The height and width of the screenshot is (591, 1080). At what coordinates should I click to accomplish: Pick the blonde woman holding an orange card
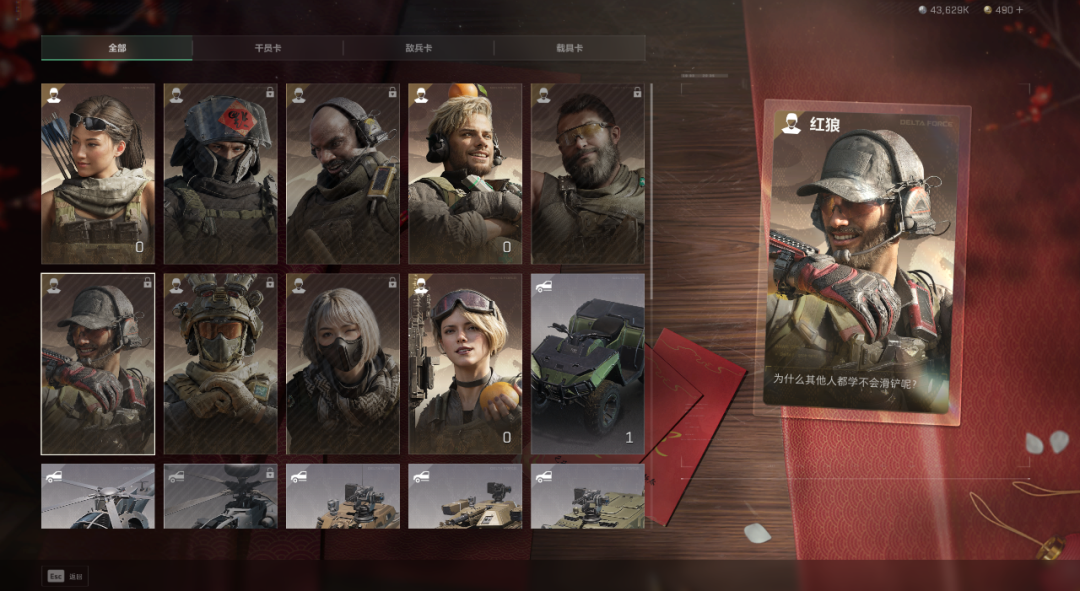(x=465, y=364)
